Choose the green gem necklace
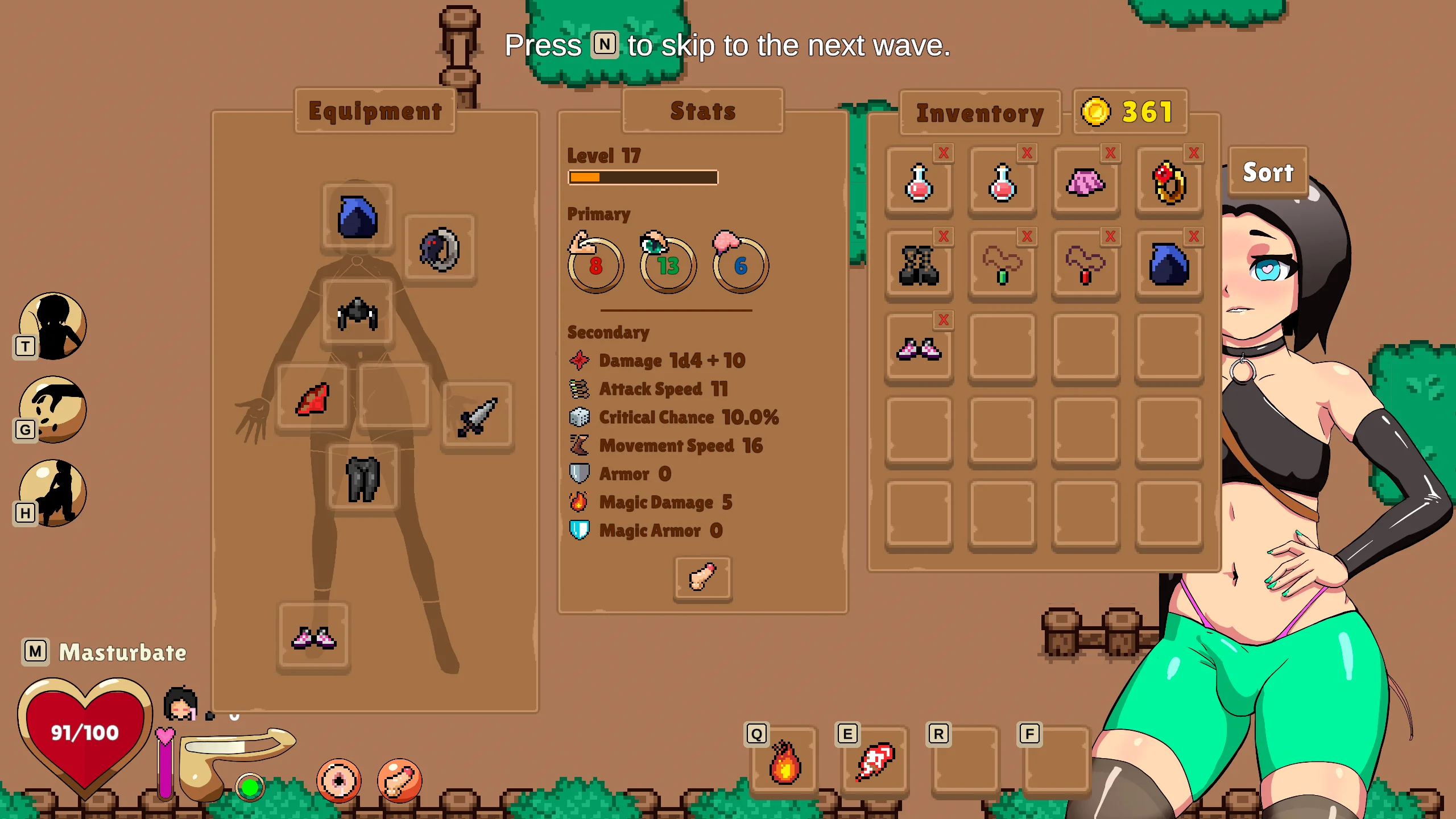Screen dimensions: 1456x819 (1002, 266)
